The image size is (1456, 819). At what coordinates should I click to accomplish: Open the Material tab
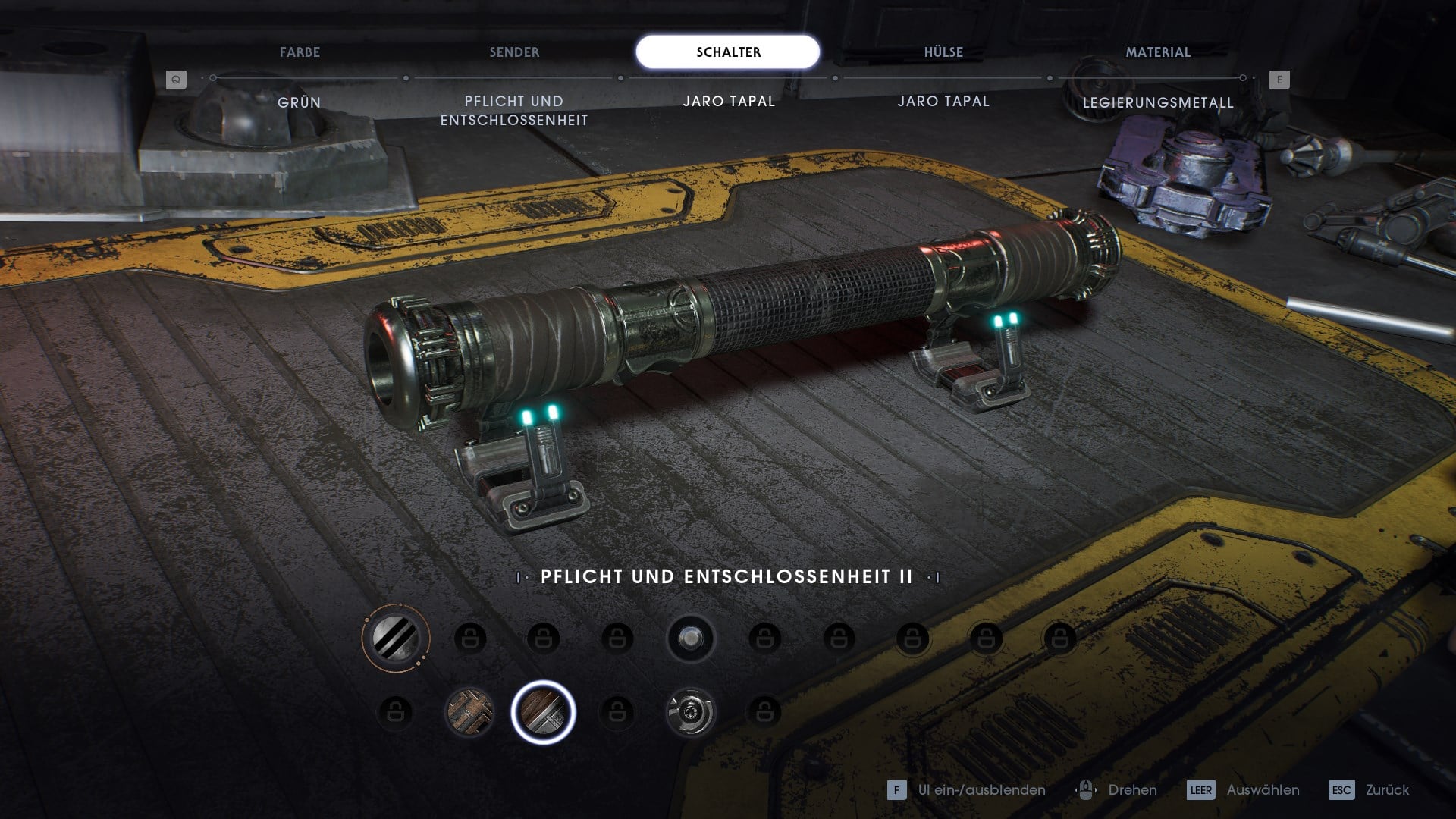tap(1158, 52)
